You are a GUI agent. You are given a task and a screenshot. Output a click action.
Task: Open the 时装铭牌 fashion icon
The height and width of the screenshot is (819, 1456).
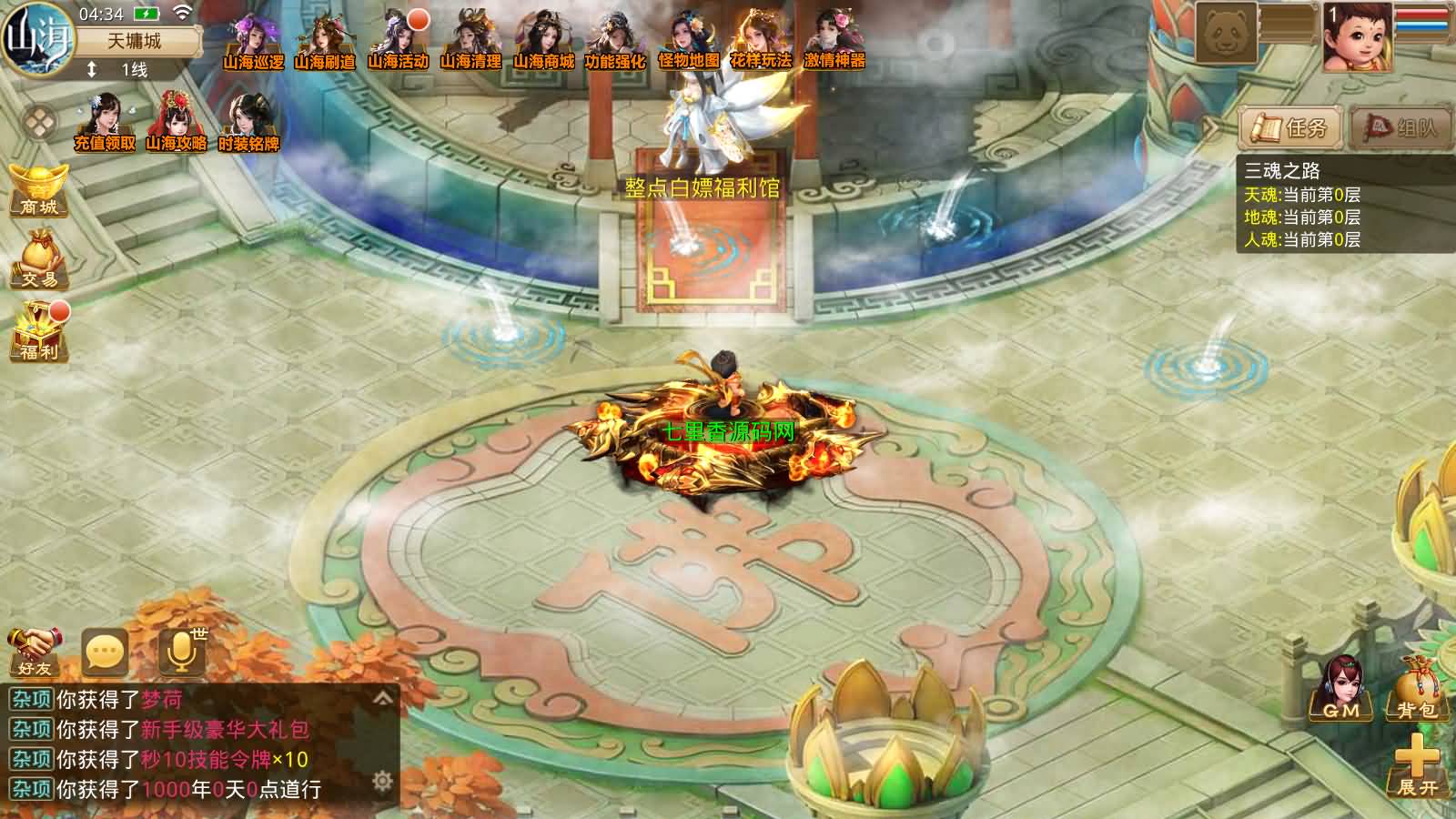click(248, 123)
